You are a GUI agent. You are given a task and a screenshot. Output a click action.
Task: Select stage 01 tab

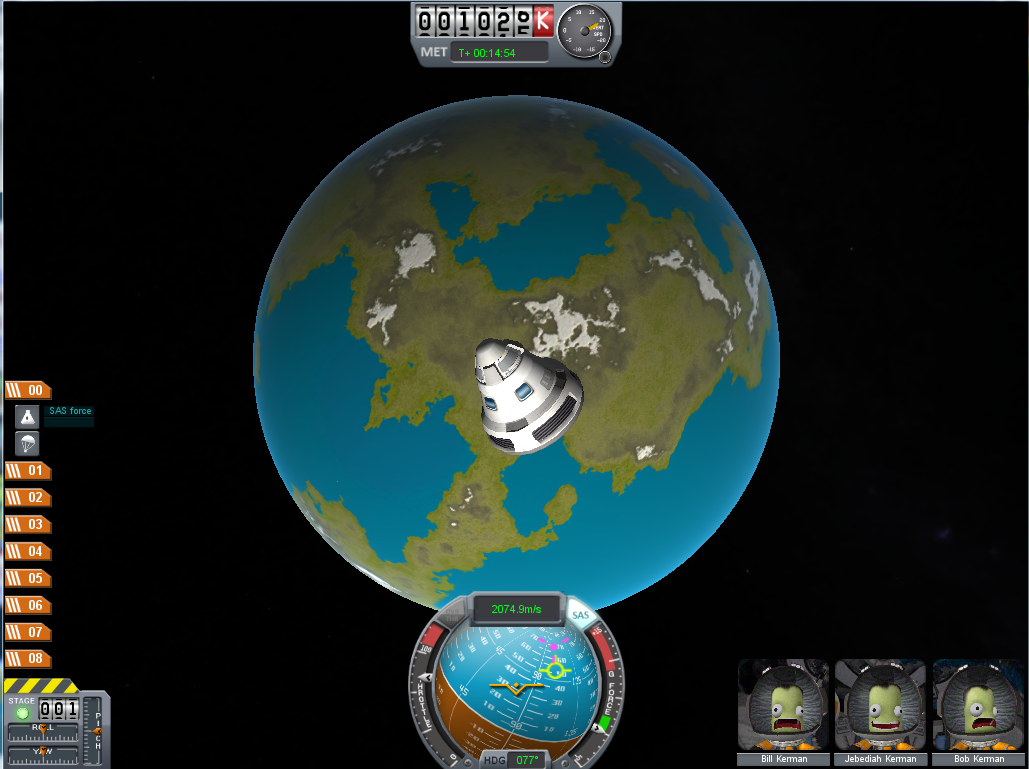(28, 470)
